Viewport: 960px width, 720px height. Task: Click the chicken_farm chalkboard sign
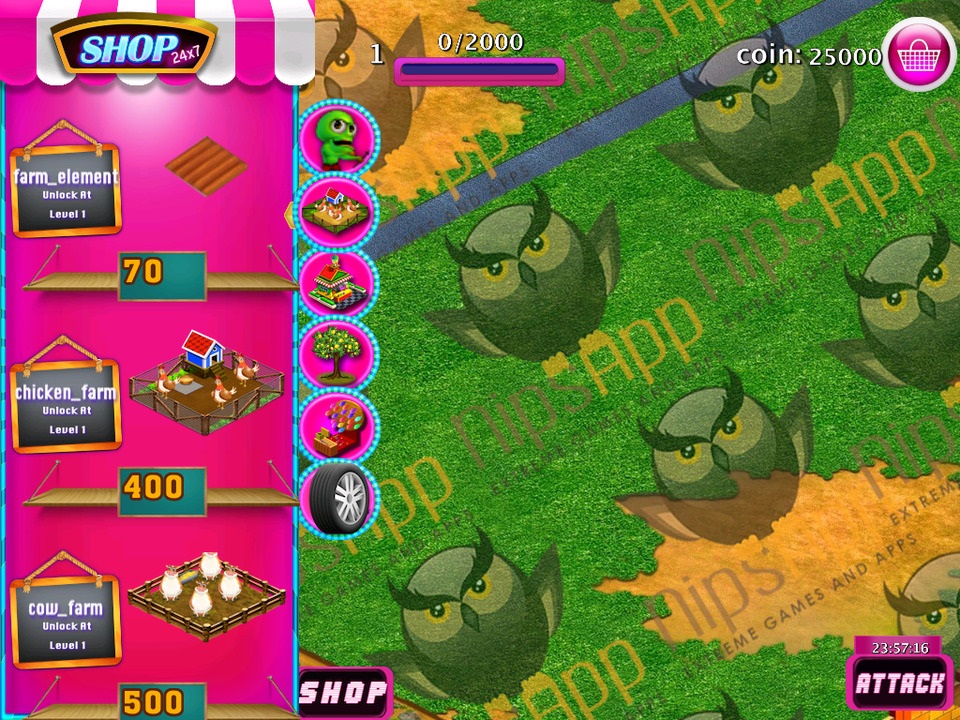pos(66,405)
